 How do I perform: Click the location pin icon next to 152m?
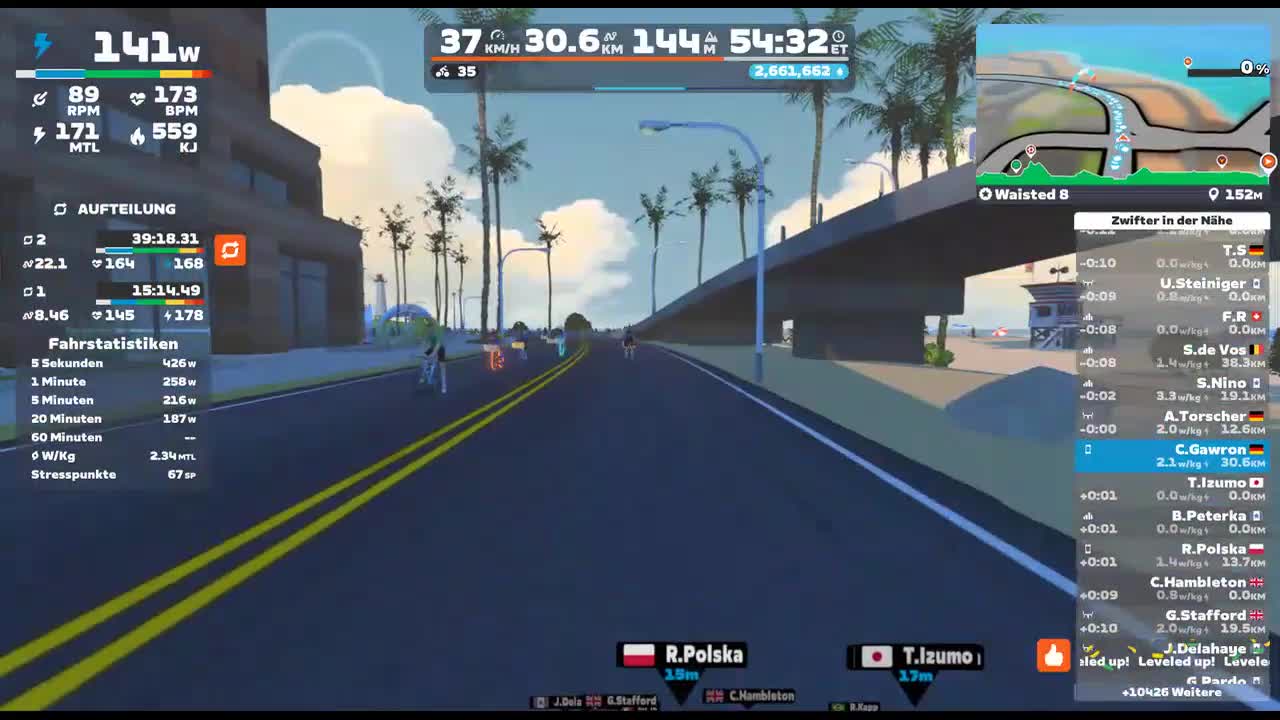coord(1214,195)
